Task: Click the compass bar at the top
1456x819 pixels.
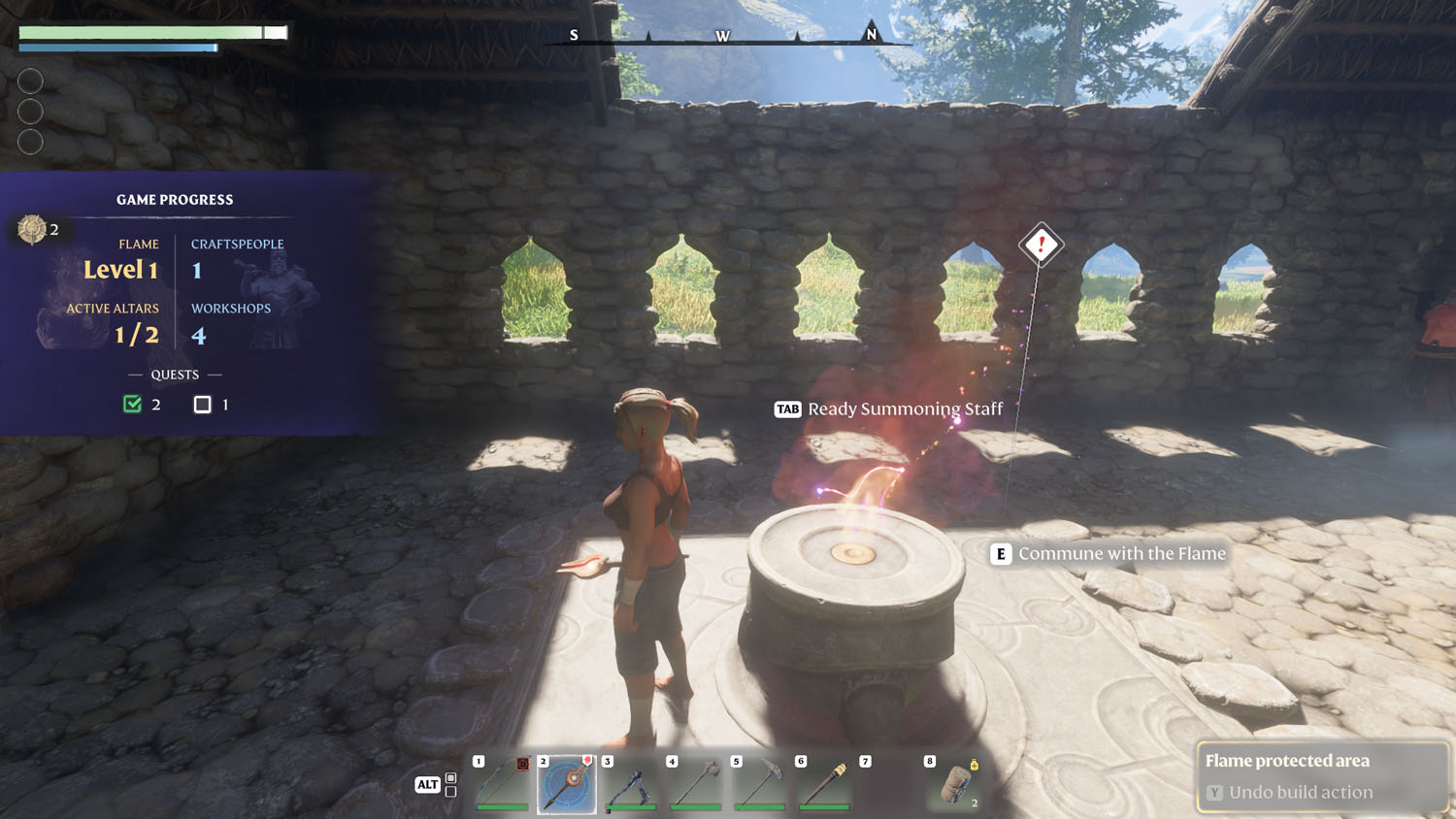Action: tap(723, 37)
